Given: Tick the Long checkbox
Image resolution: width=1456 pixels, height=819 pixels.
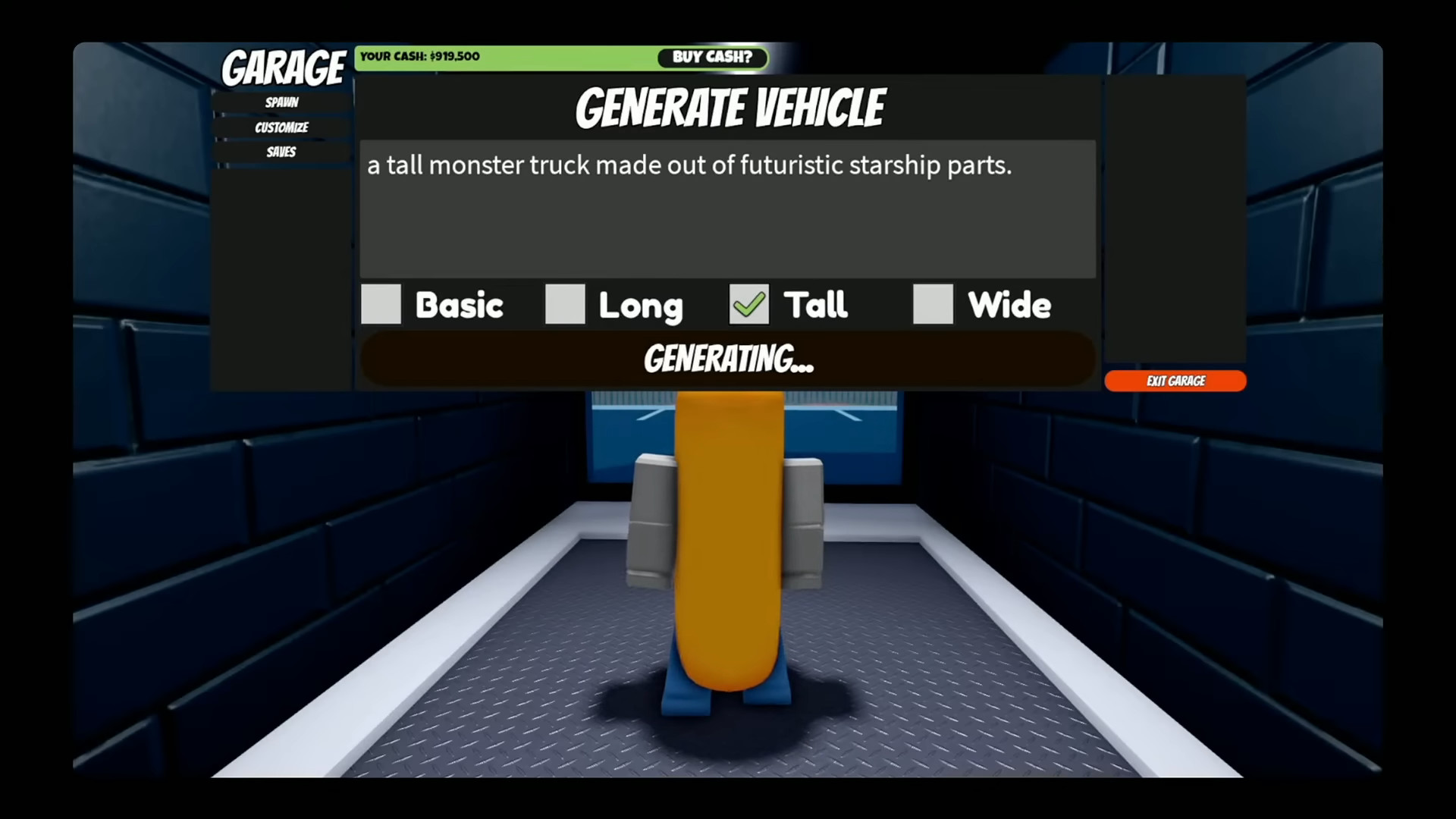Looking at the screenshot, I should tap(565, 304).
